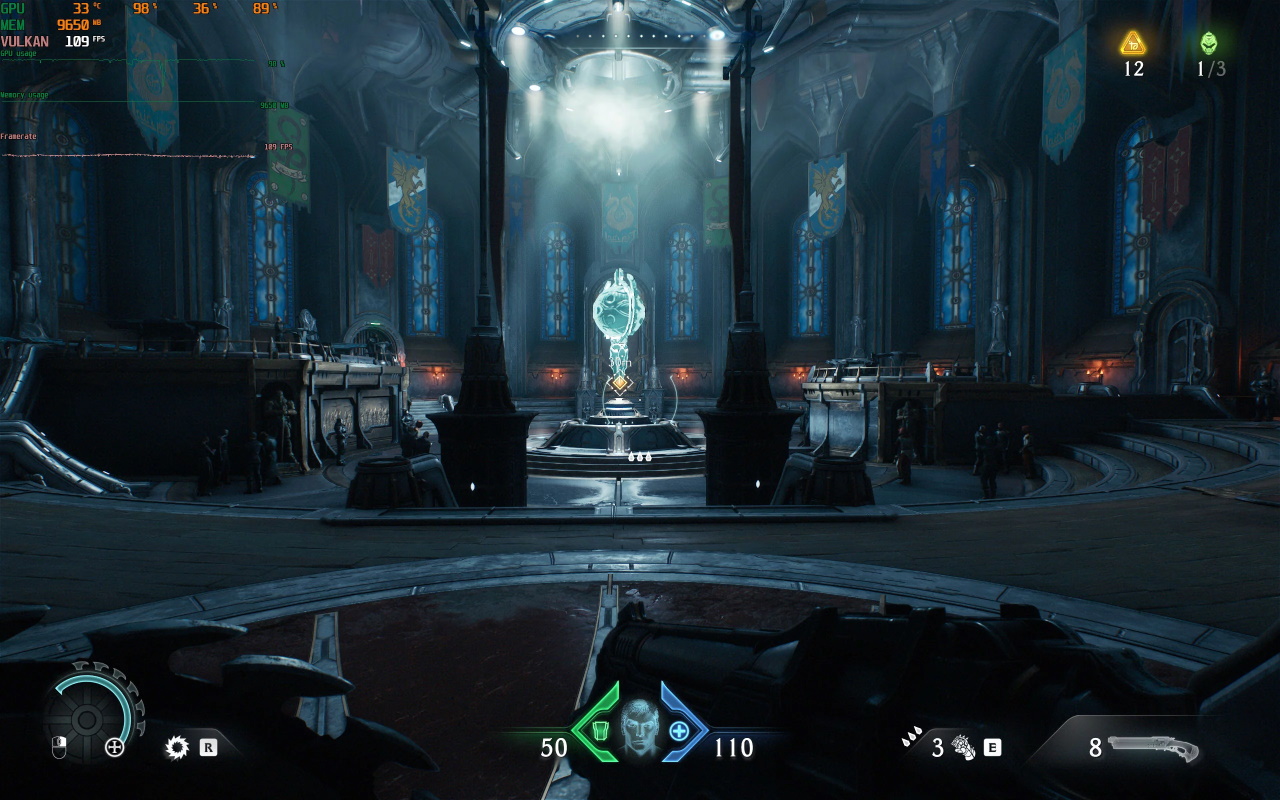Select the gear-shaped ability icon
Viewport: 1280px width, 800px height.
(x=178, y=746)
